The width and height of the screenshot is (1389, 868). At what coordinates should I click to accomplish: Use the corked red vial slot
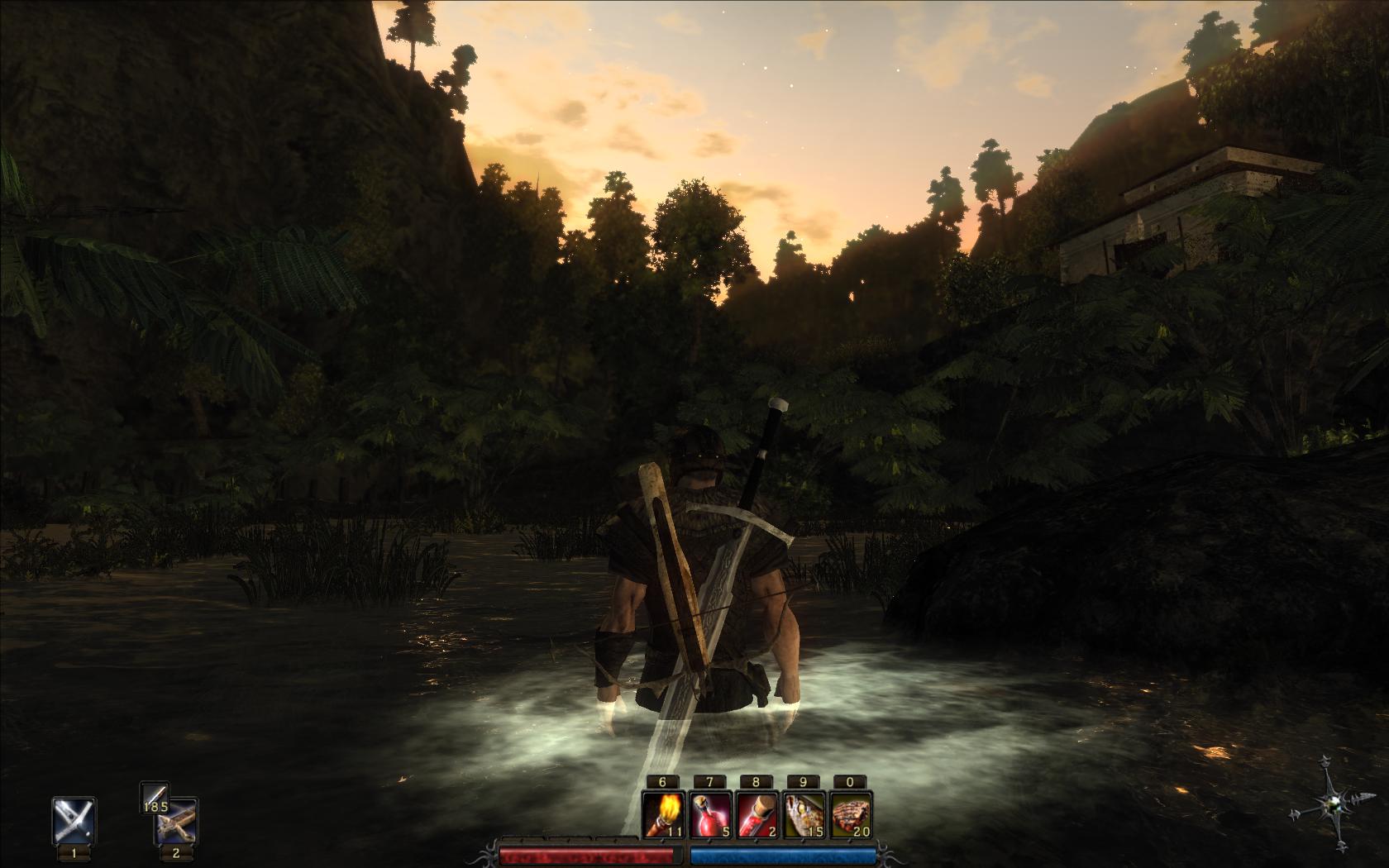[x=757, y=813]
